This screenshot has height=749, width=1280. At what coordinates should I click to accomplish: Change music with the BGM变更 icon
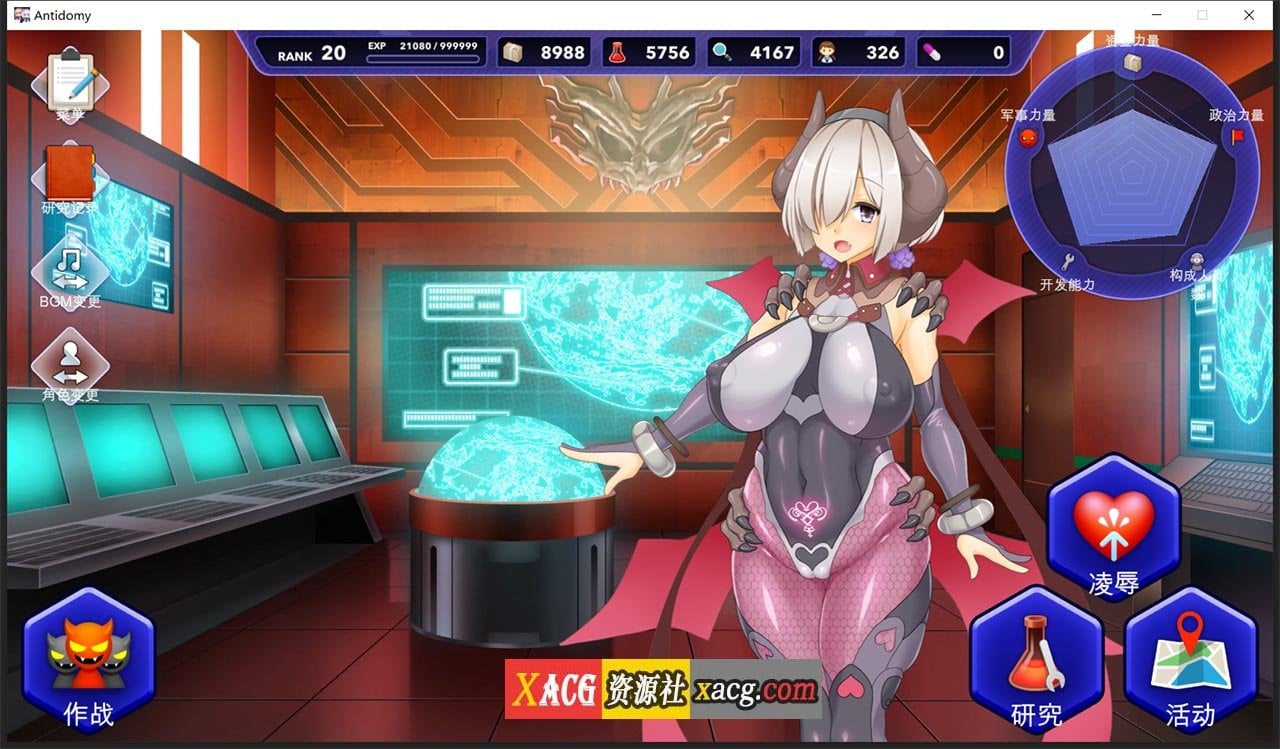67,268
